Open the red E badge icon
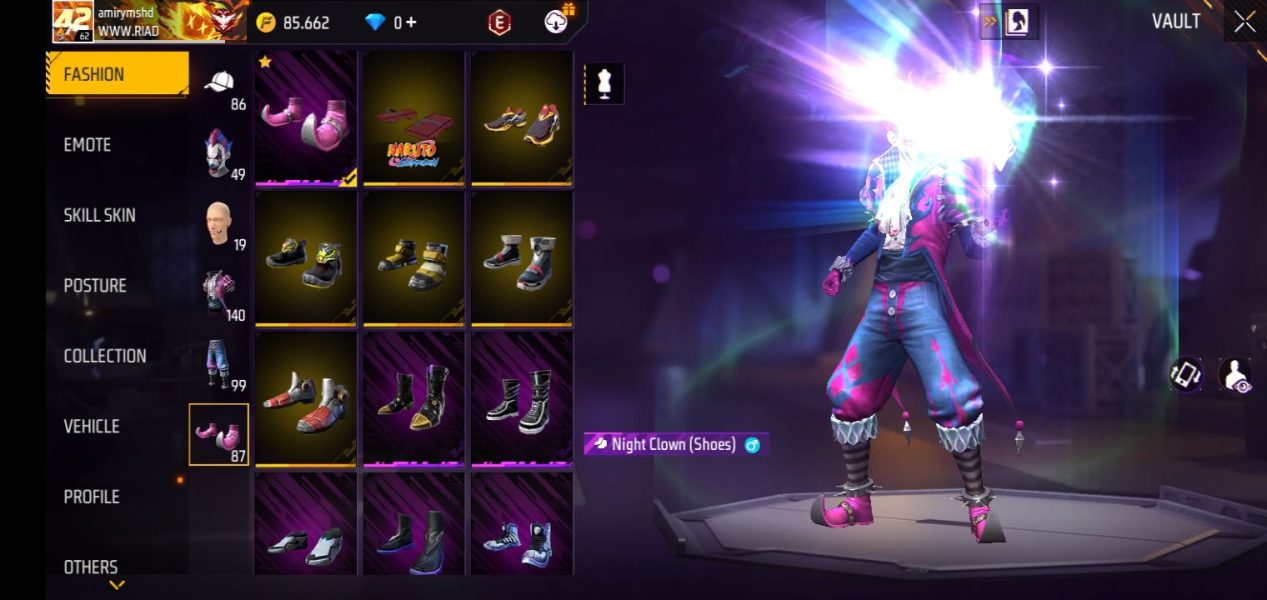This screenshot has height=600, width=1267. [498, 22]
